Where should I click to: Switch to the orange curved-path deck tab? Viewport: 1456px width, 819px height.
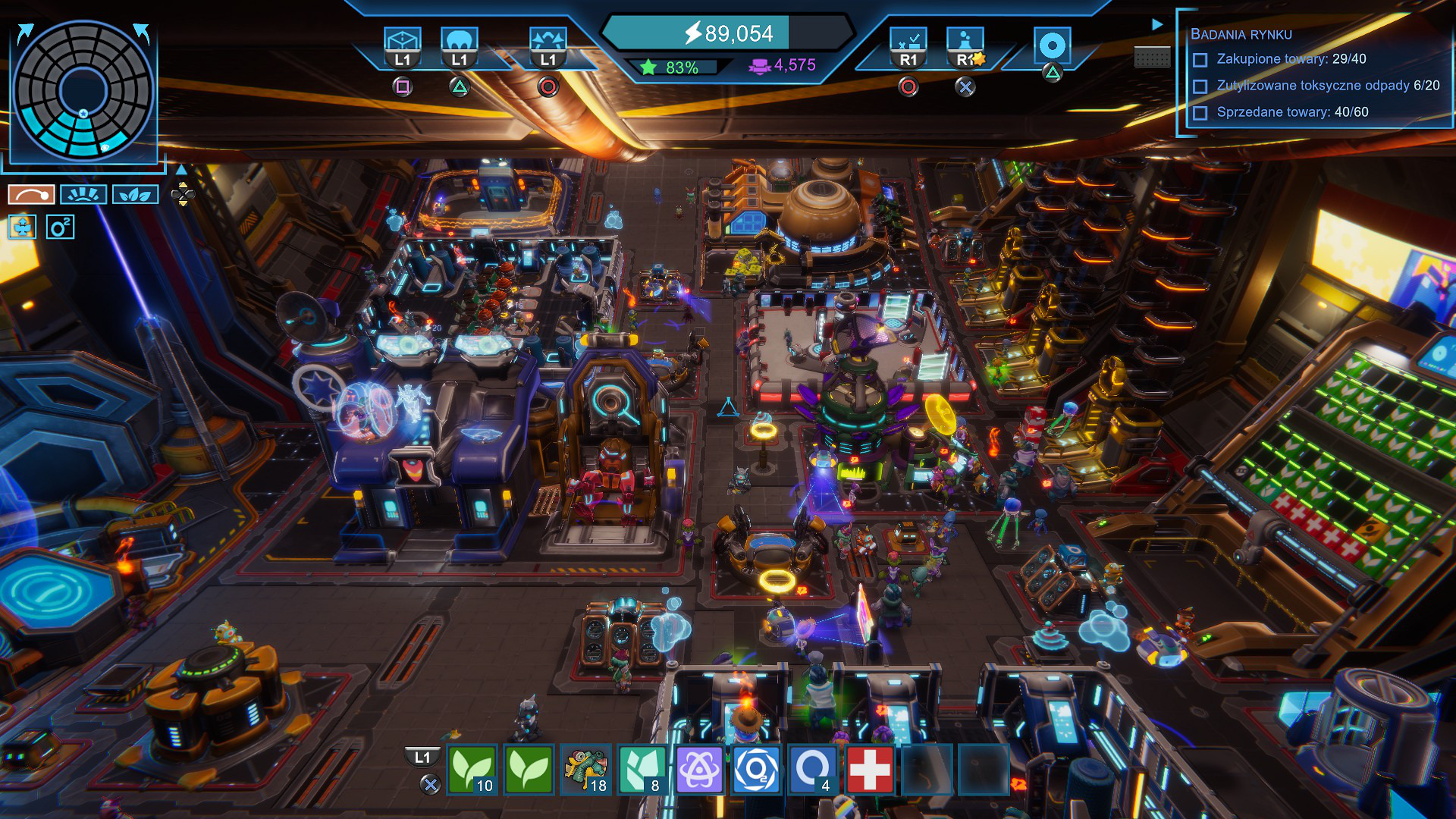[31, 195]
